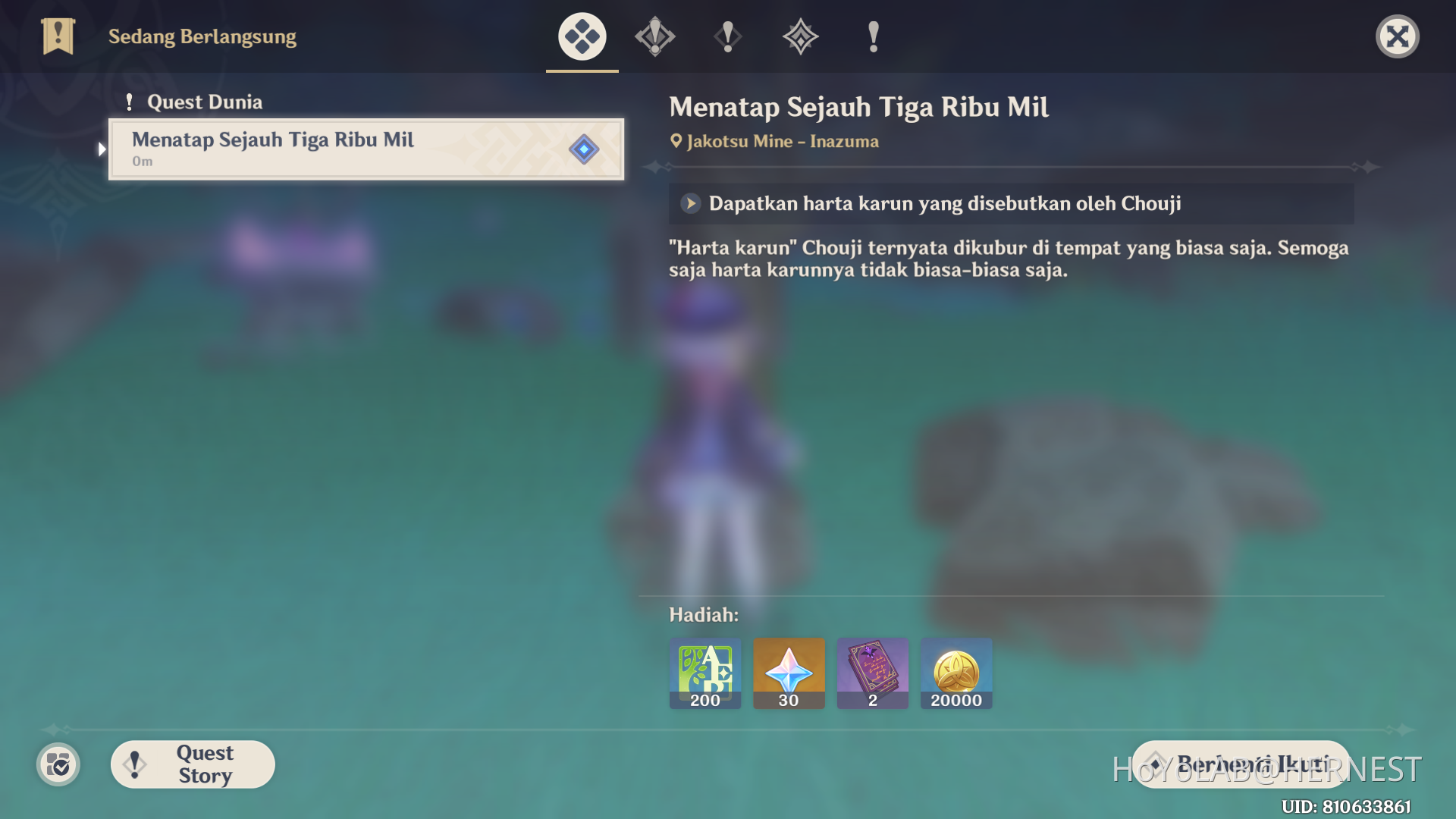Switch to the currently selected quest tab
Viewport: 1456px width, 819px height.
coord(581,36)
